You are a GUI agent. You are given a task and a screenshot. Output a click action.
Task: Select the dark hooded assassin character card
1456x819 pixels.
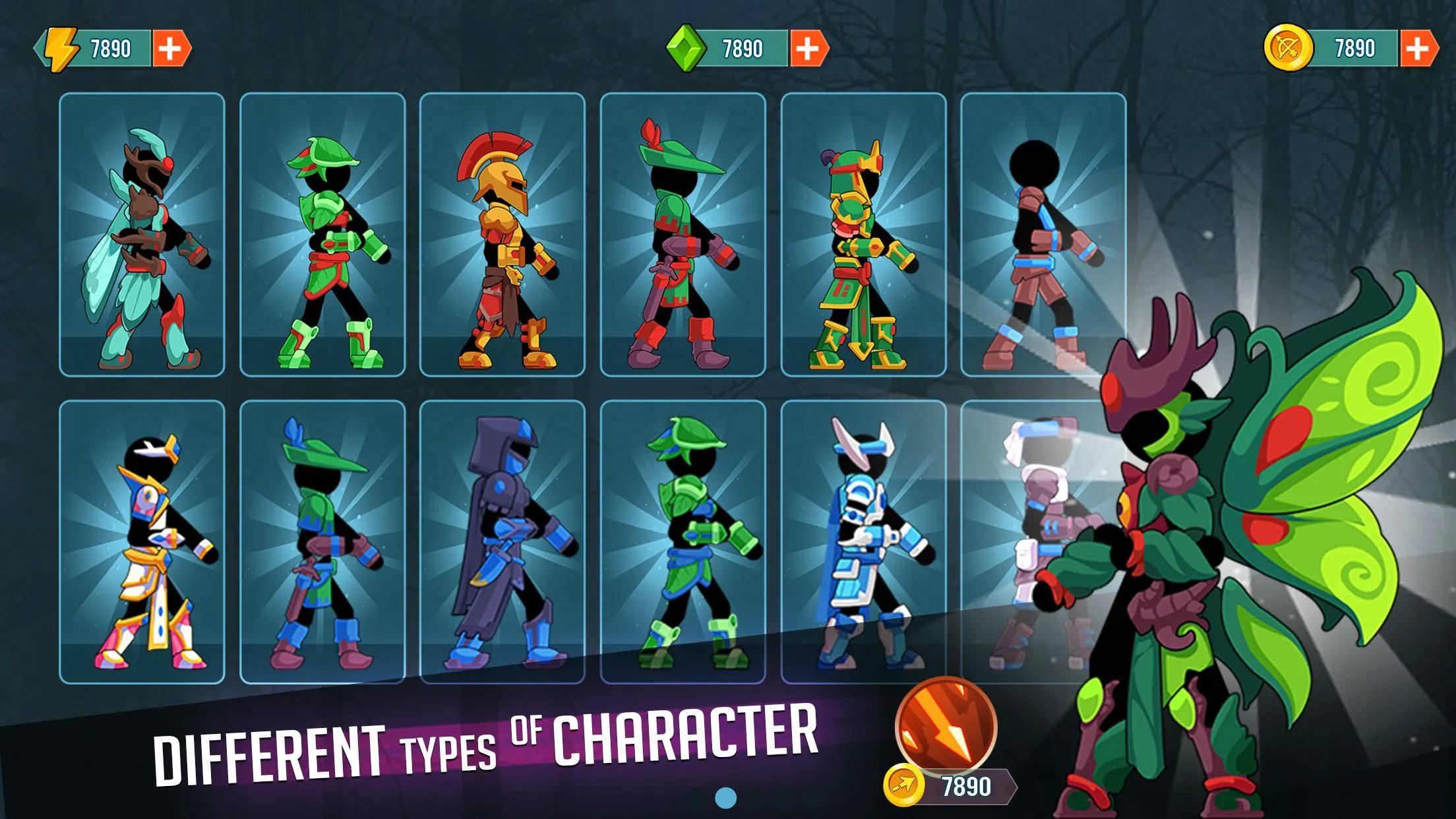pos(502,541)
